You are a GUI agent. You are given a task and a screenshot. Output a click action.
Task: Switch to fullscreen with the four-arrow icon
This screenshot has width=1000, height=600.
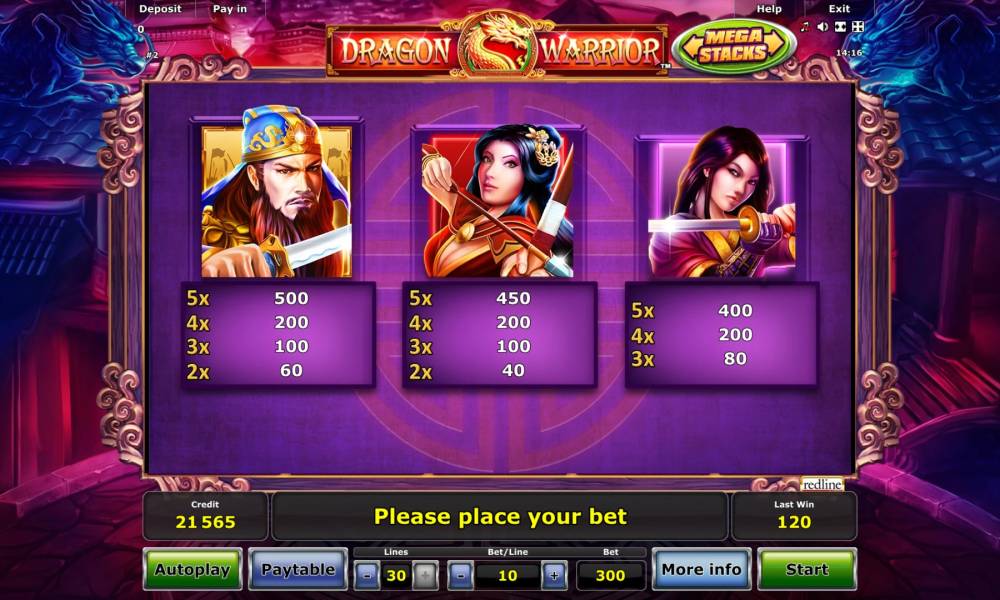pyautogui.click(x=857, y=27)
